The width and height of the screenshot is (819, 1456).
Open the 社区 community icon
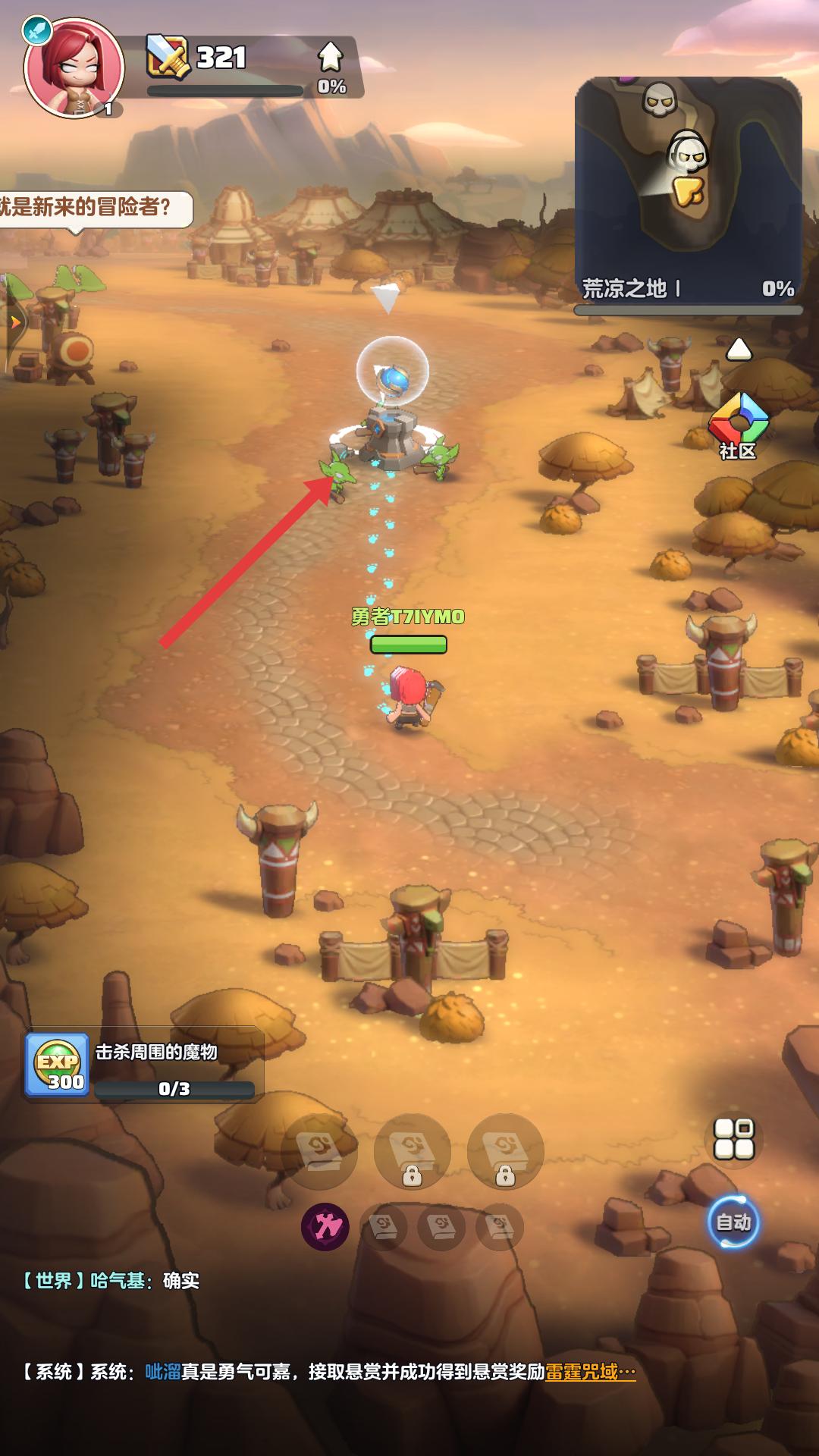pos(738,426)
